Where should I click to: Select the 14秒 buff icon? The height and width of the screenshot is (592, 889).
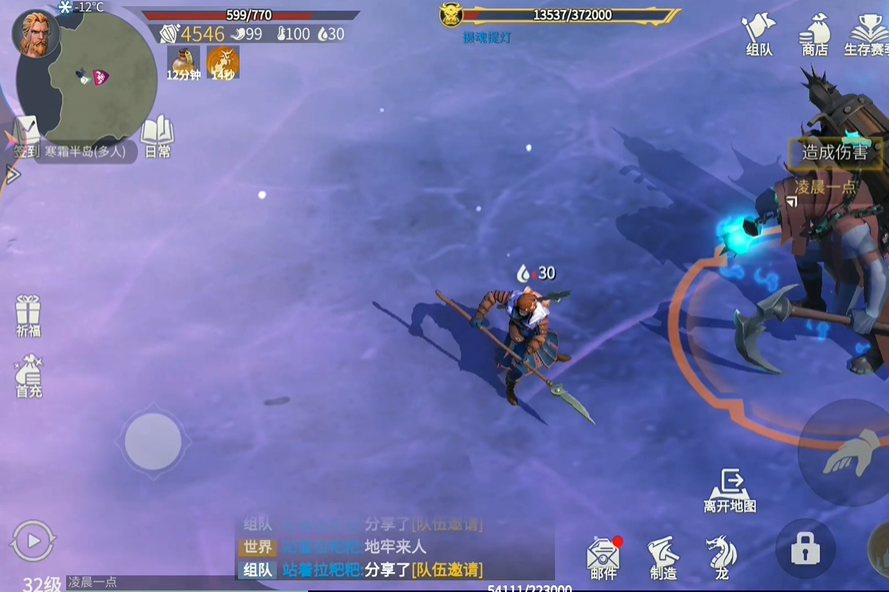tap(222, 62)
